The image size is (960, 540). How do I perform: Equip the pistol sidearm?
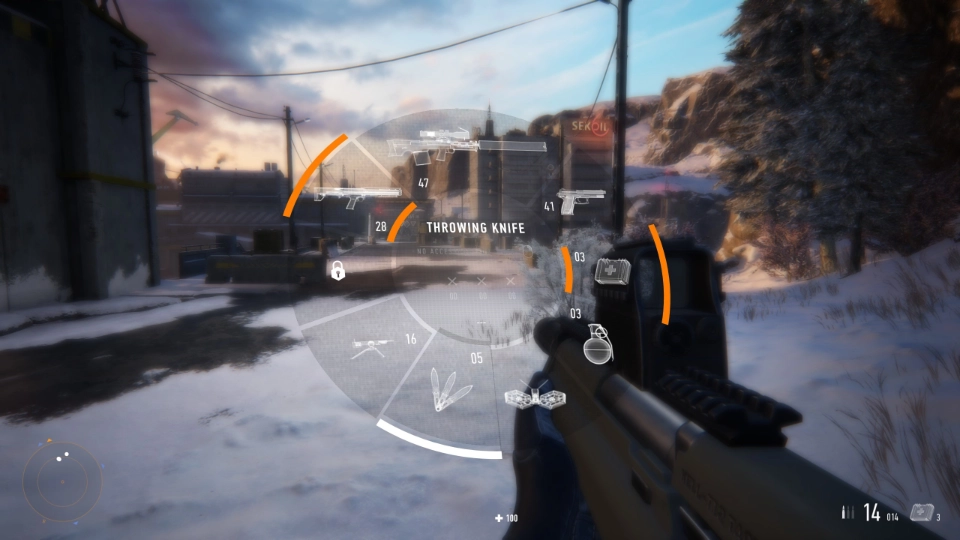(581, 200)
